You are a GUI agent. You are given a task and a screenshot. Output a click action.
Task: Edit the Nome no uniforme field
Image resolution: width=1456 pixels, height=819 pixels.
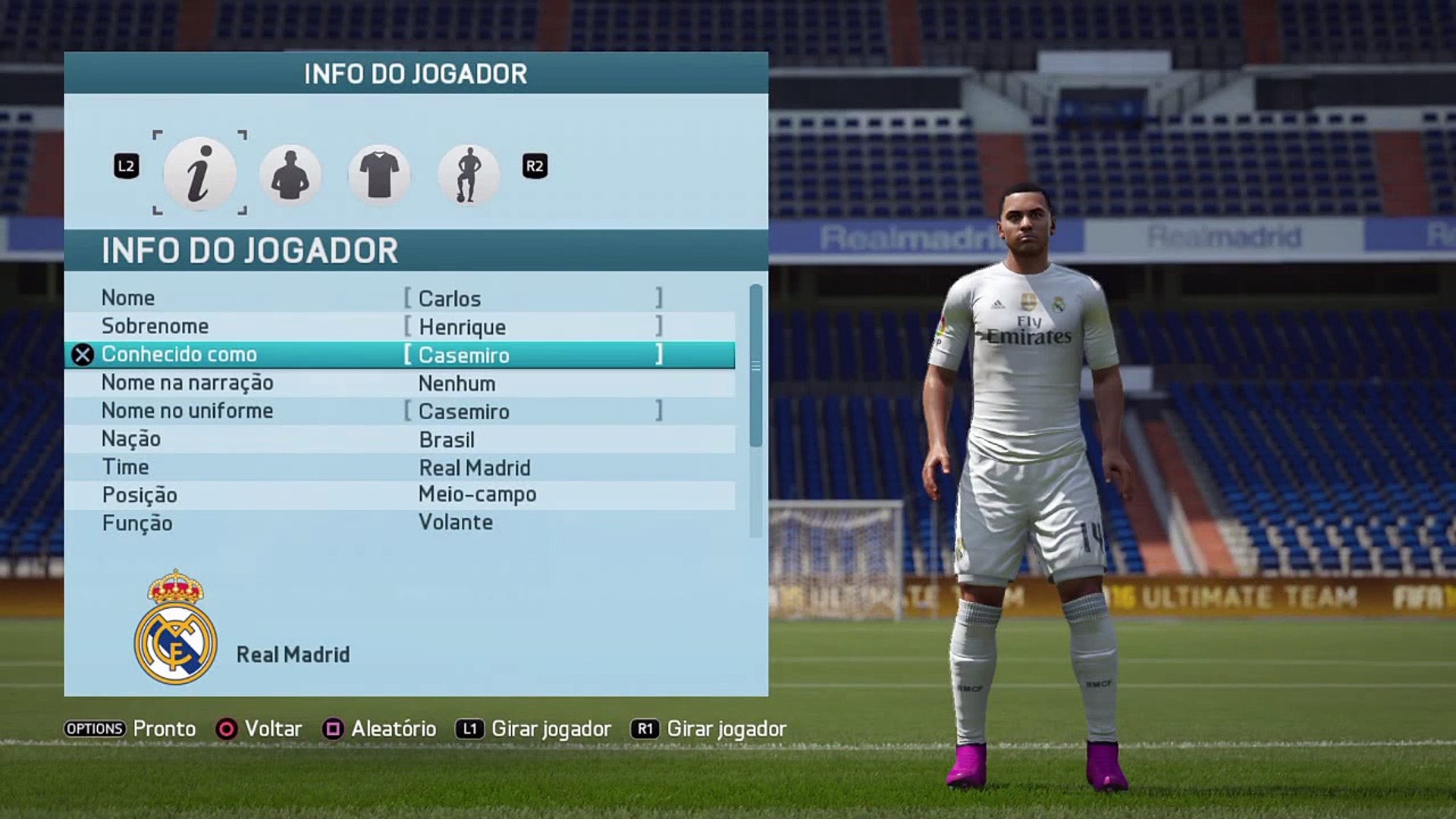click(532, 411)
